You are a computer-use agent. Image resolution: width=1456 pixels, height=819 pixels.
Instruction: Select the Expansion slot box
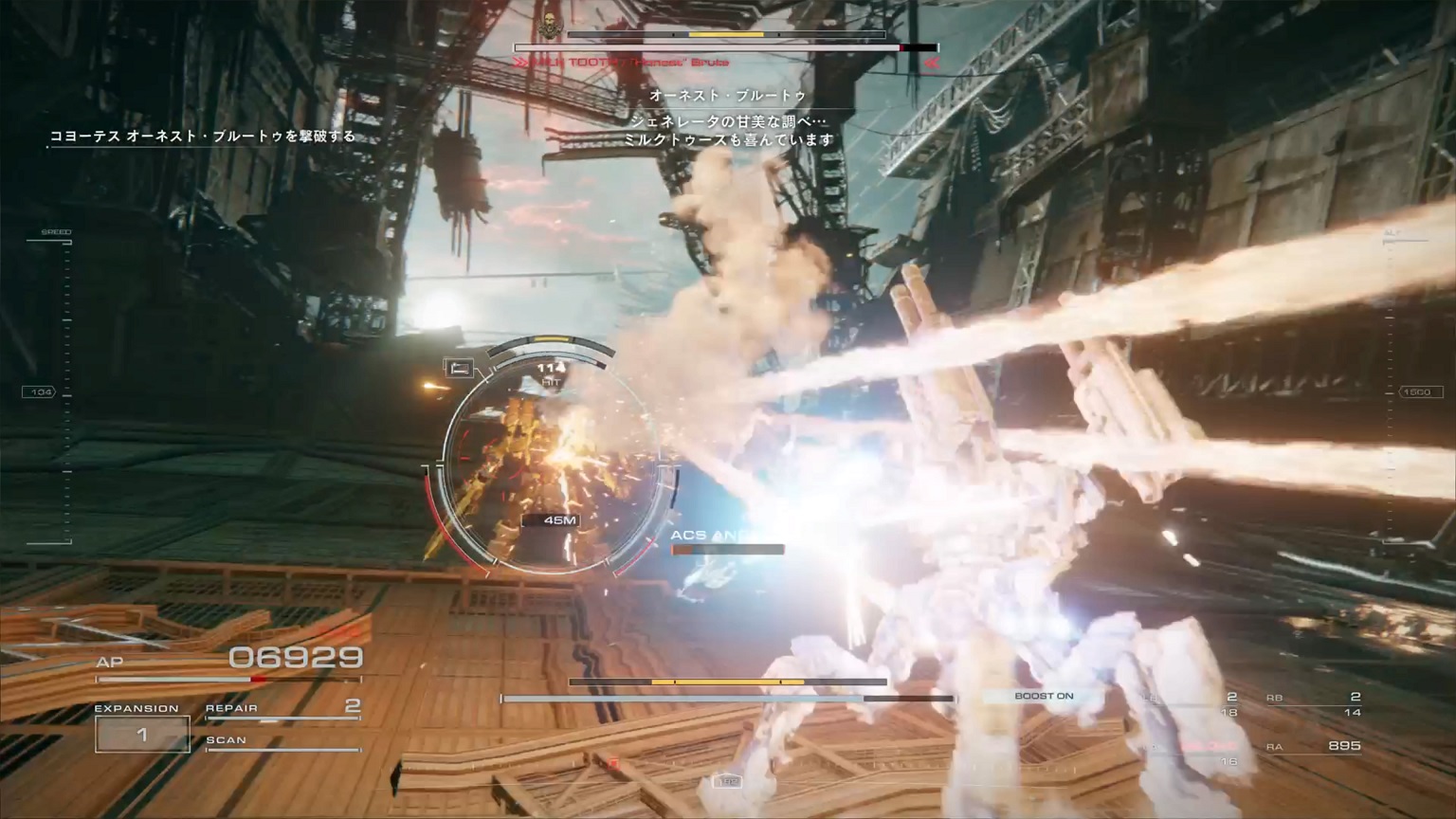coord(142,735)
